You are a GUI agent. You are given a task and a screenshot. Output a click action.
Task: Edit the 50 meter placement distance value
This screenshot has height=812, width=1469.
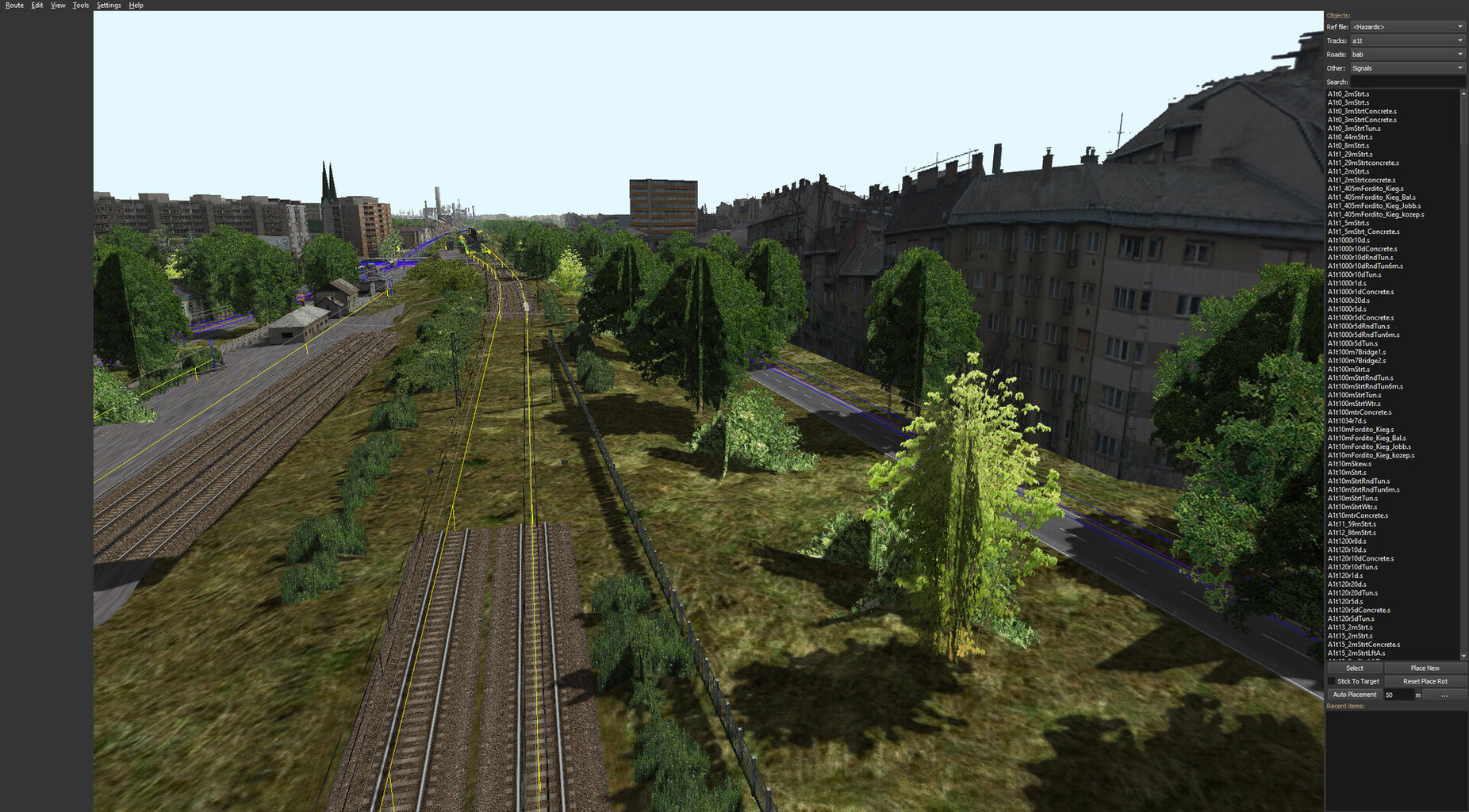coord(1398,694)
